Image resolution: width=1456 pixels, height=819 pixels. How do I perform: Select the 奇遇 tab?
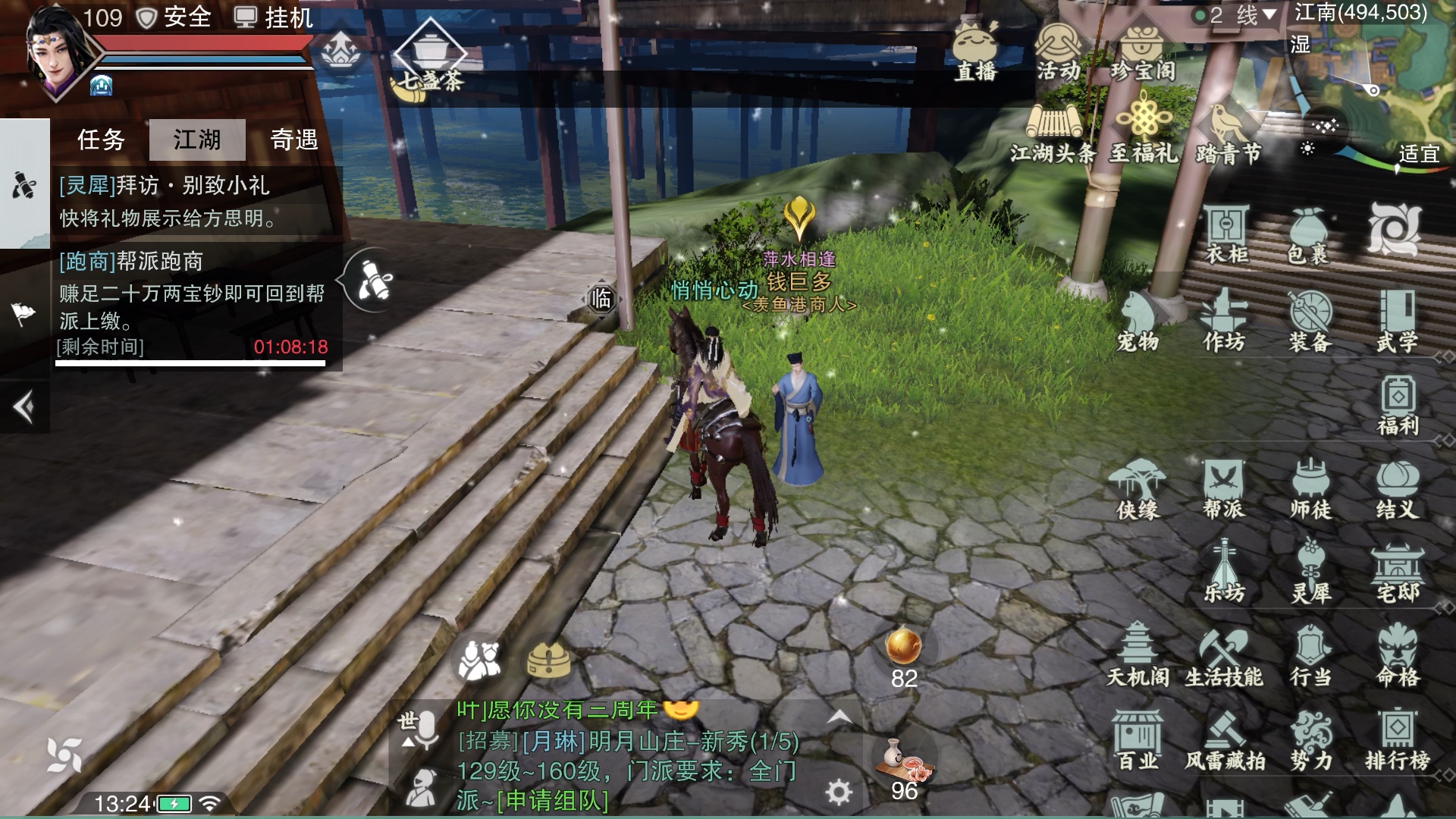(294, 140)
